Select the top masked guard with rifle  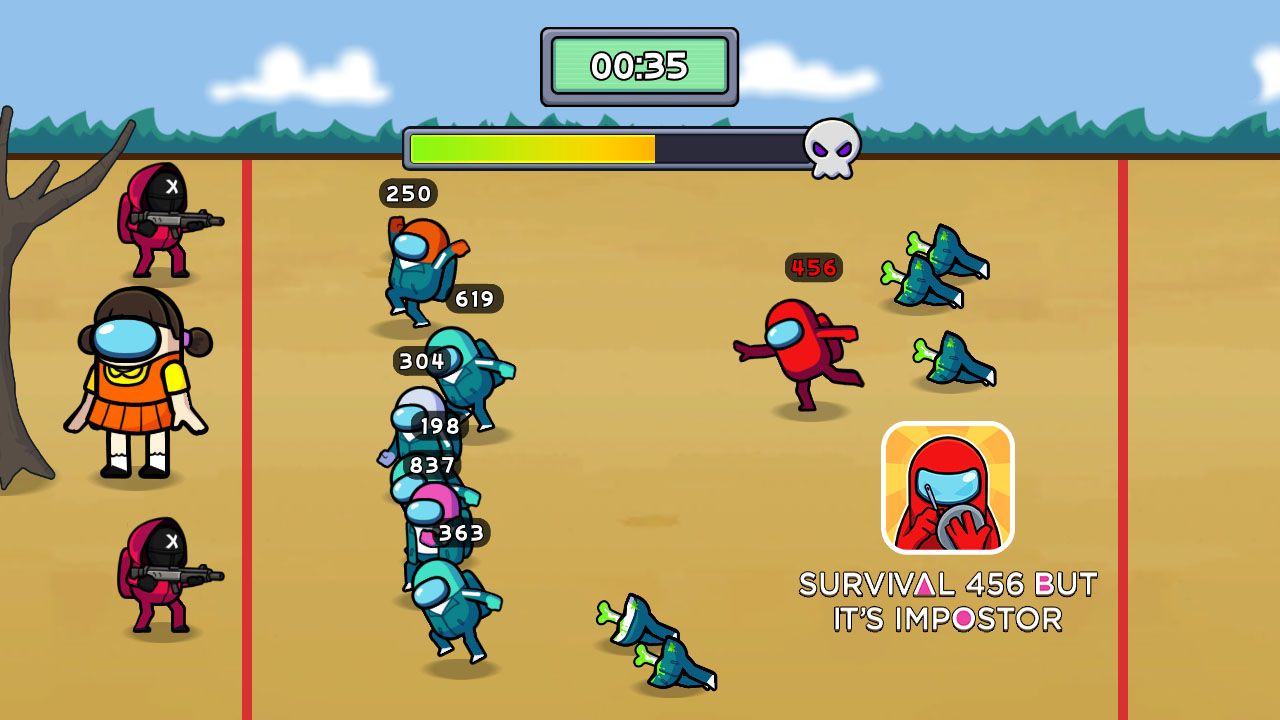coord(168,222)
